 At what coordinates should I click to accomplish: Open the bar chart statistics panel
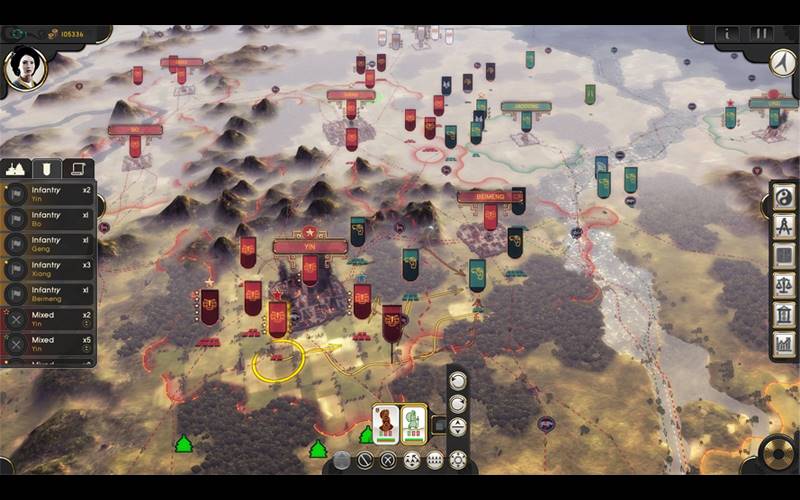(x=784, y=343)
